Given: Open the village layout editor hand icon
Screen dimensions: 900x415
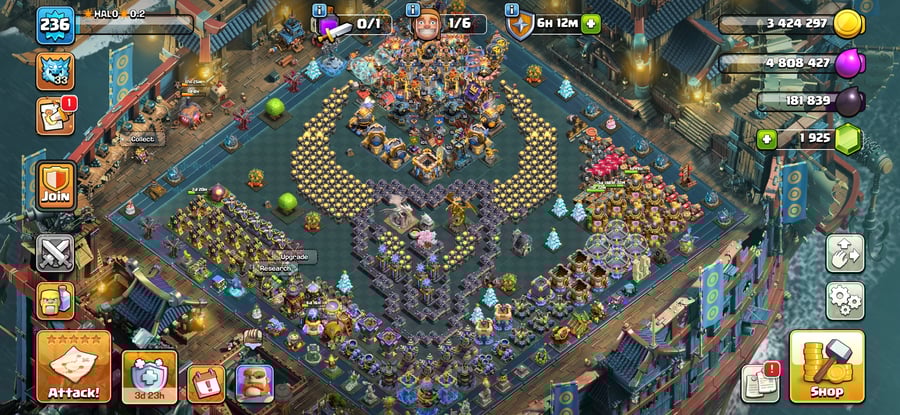Looking at the screenshot, I should 845,253.
